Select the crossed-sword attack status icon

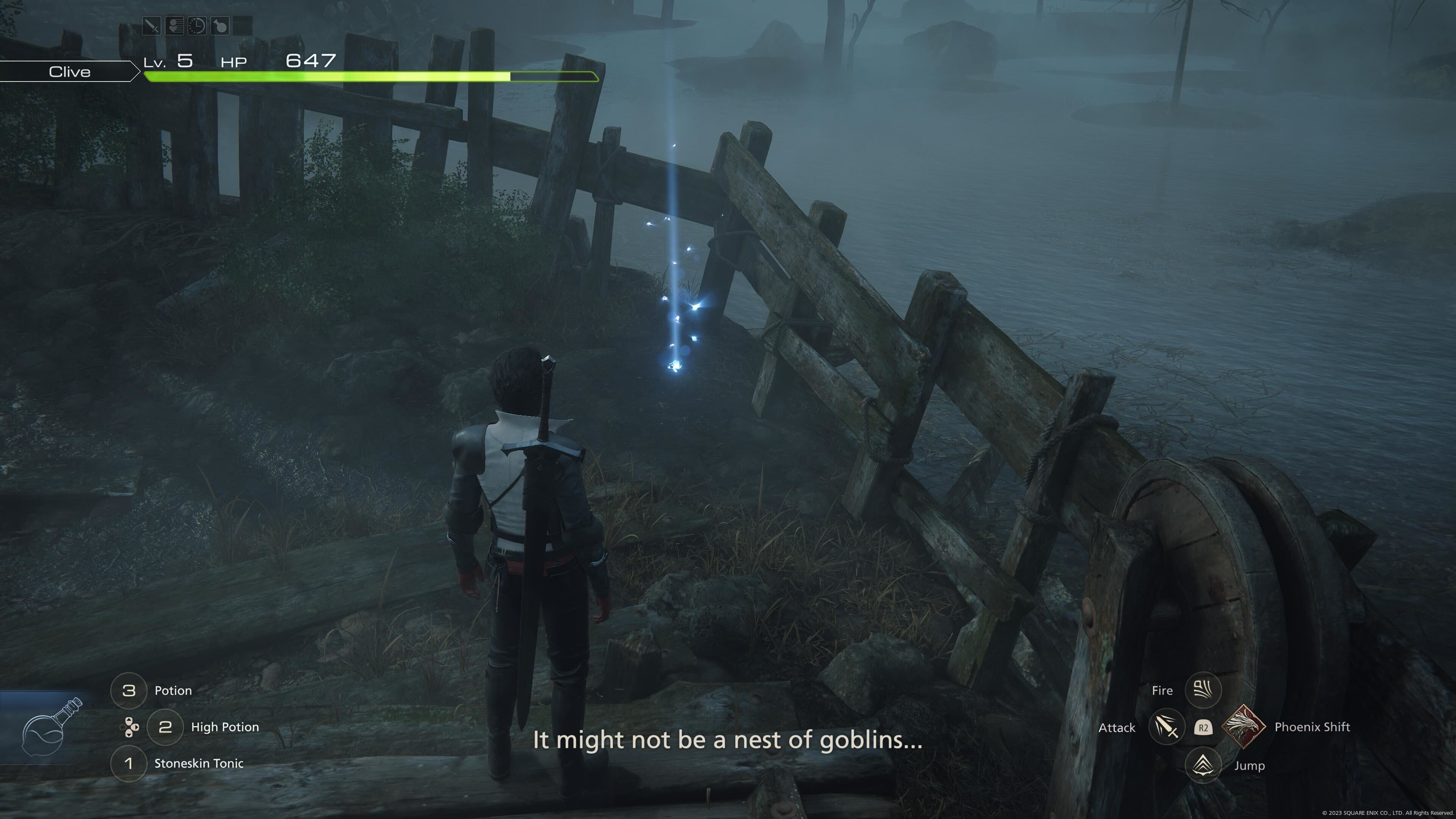pos(152,26)
